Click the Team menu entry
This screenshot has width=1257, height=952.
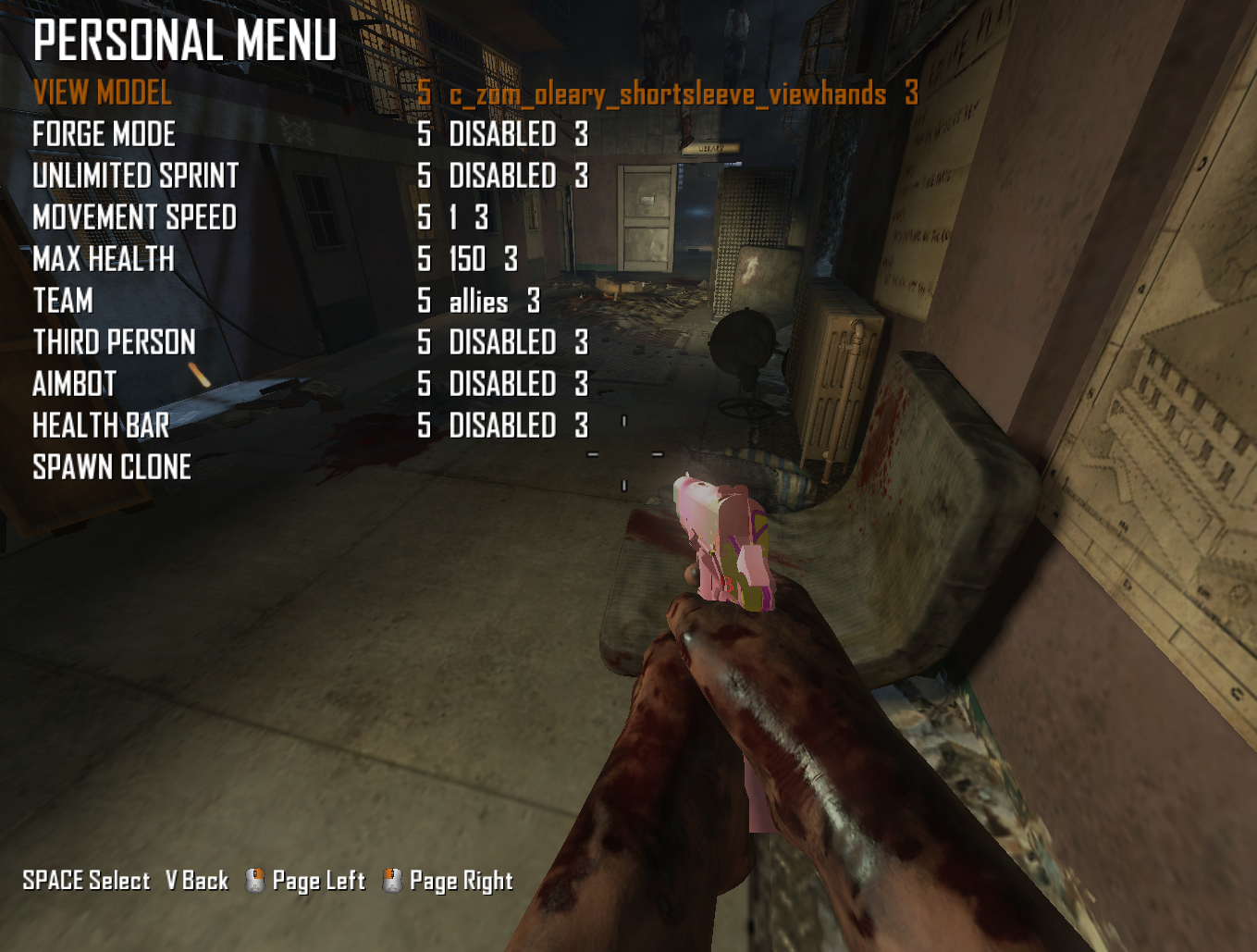tap(63, 301)
